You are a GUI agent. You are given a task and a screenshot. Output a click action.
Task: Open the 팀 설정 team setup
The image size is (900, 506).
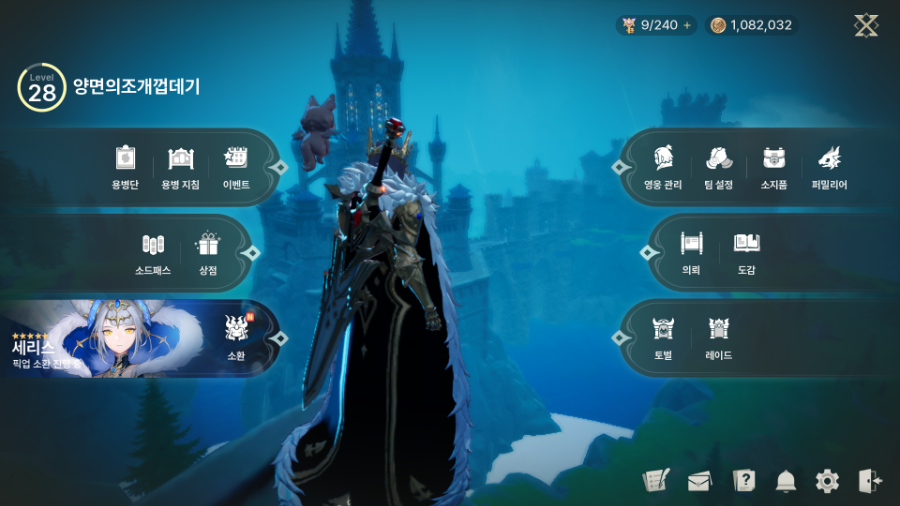[720, 166]
